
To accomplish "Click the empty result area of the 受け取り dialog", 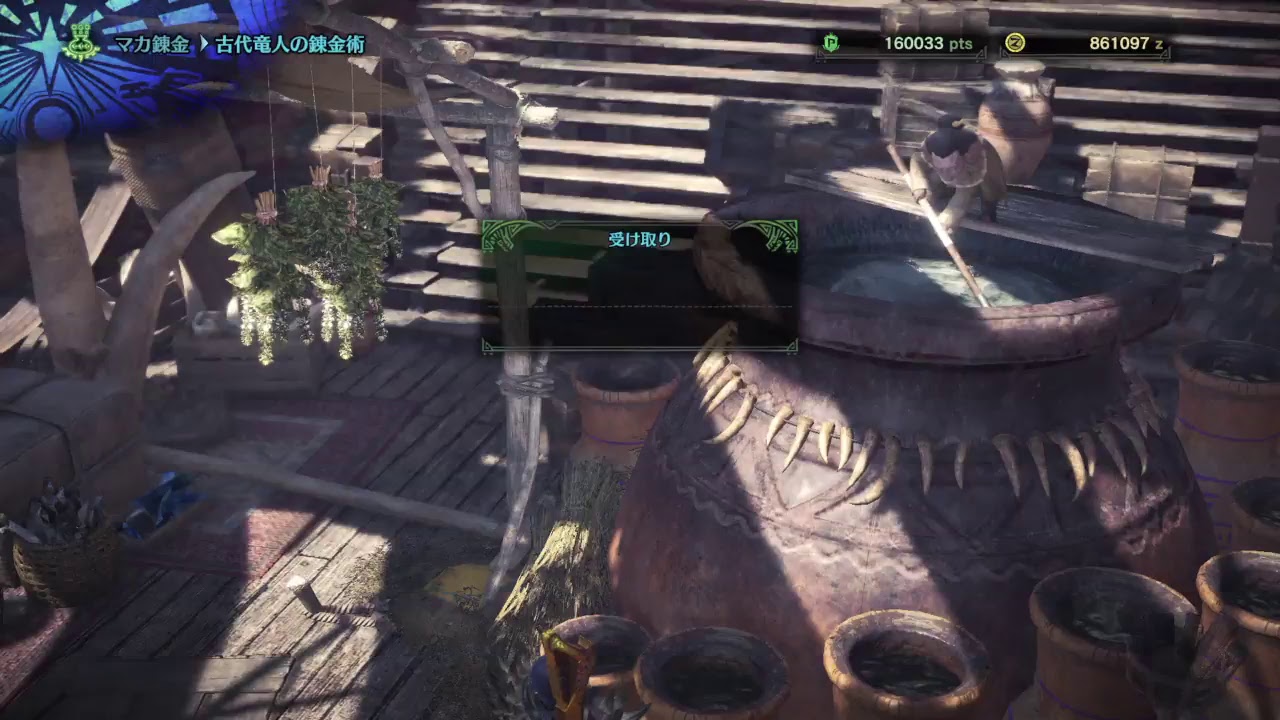I will pyautogui.click(x=638, y=325).
